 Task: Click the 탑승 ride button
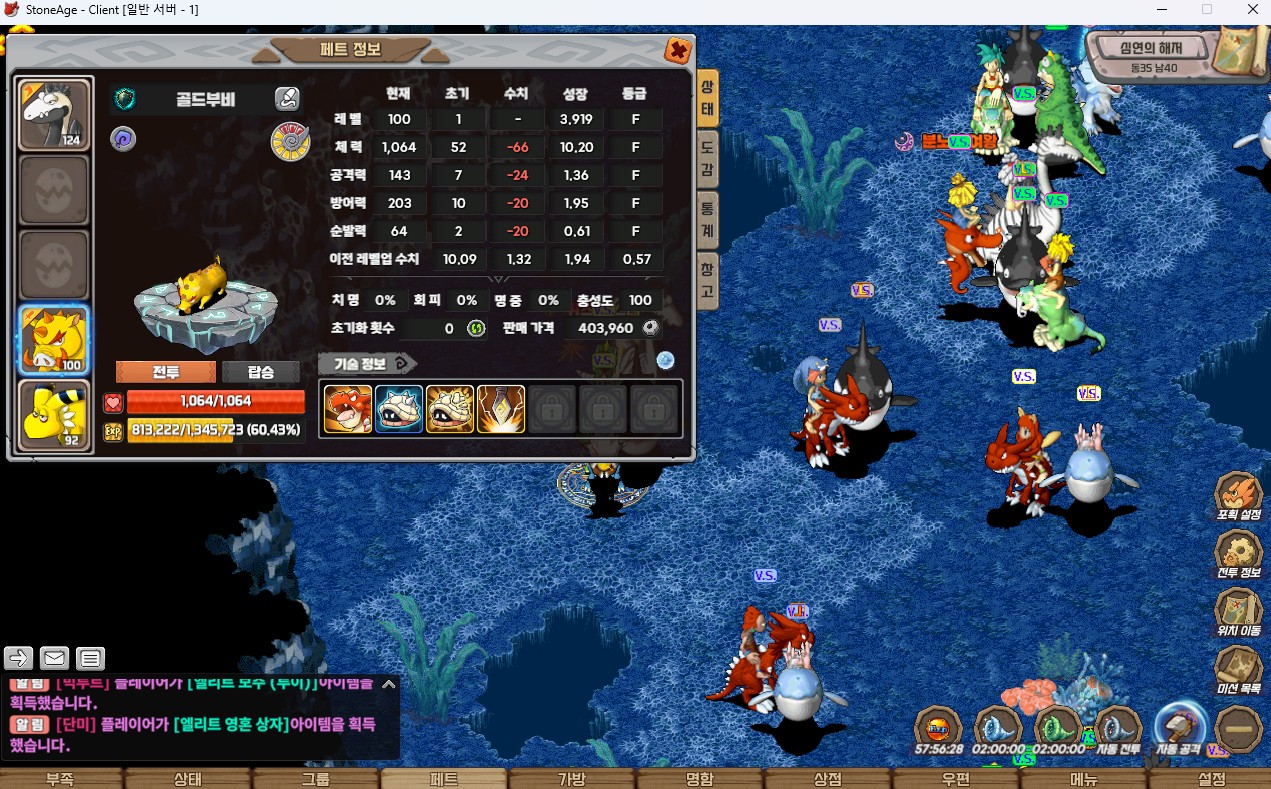(260, 372)
